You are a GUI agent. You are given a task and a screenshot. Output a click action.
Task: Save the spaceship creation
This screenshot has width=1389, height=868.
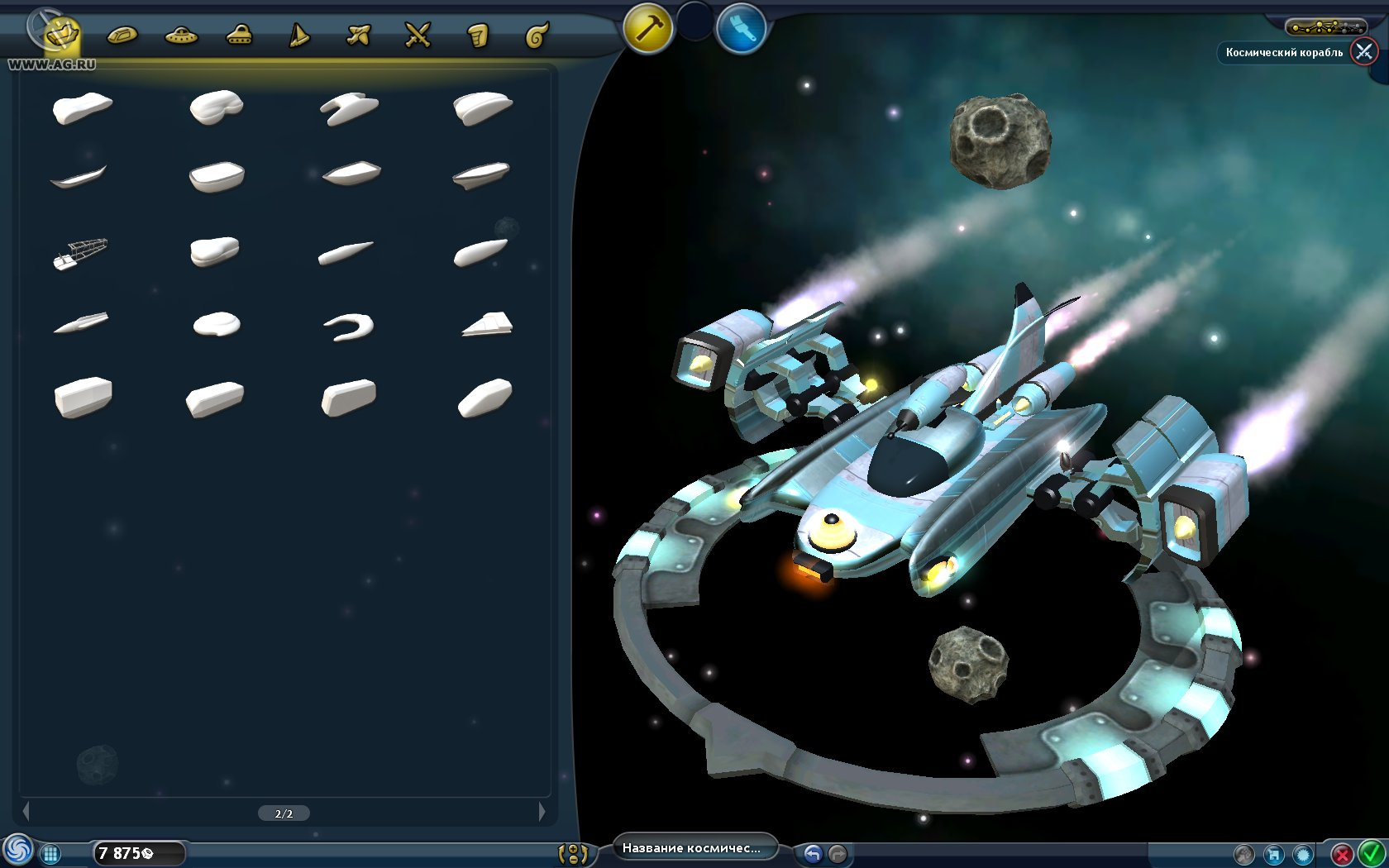coord(1273,855)
